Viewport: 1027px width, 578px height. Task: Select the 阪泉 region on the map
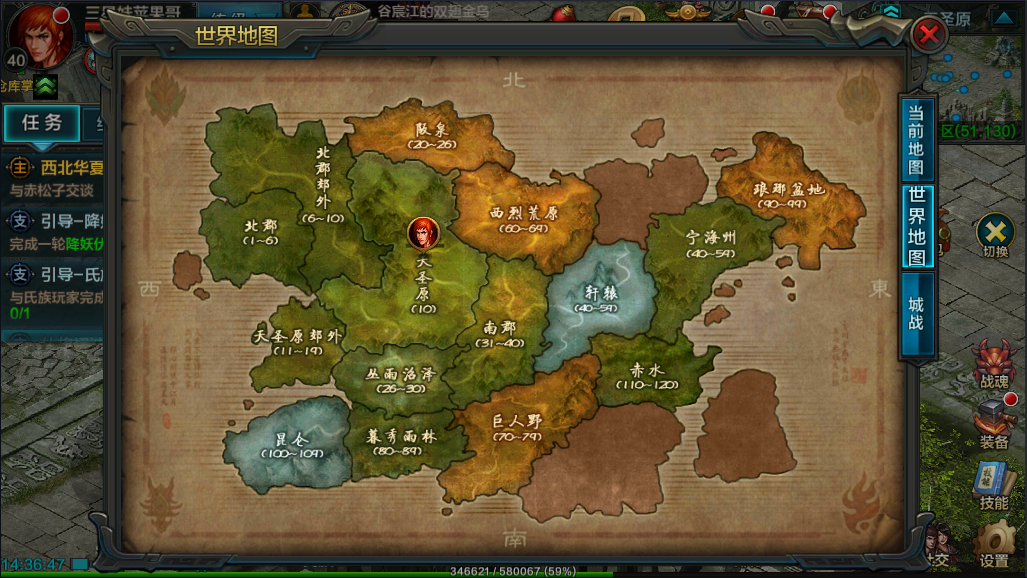[x=433, y=136]
